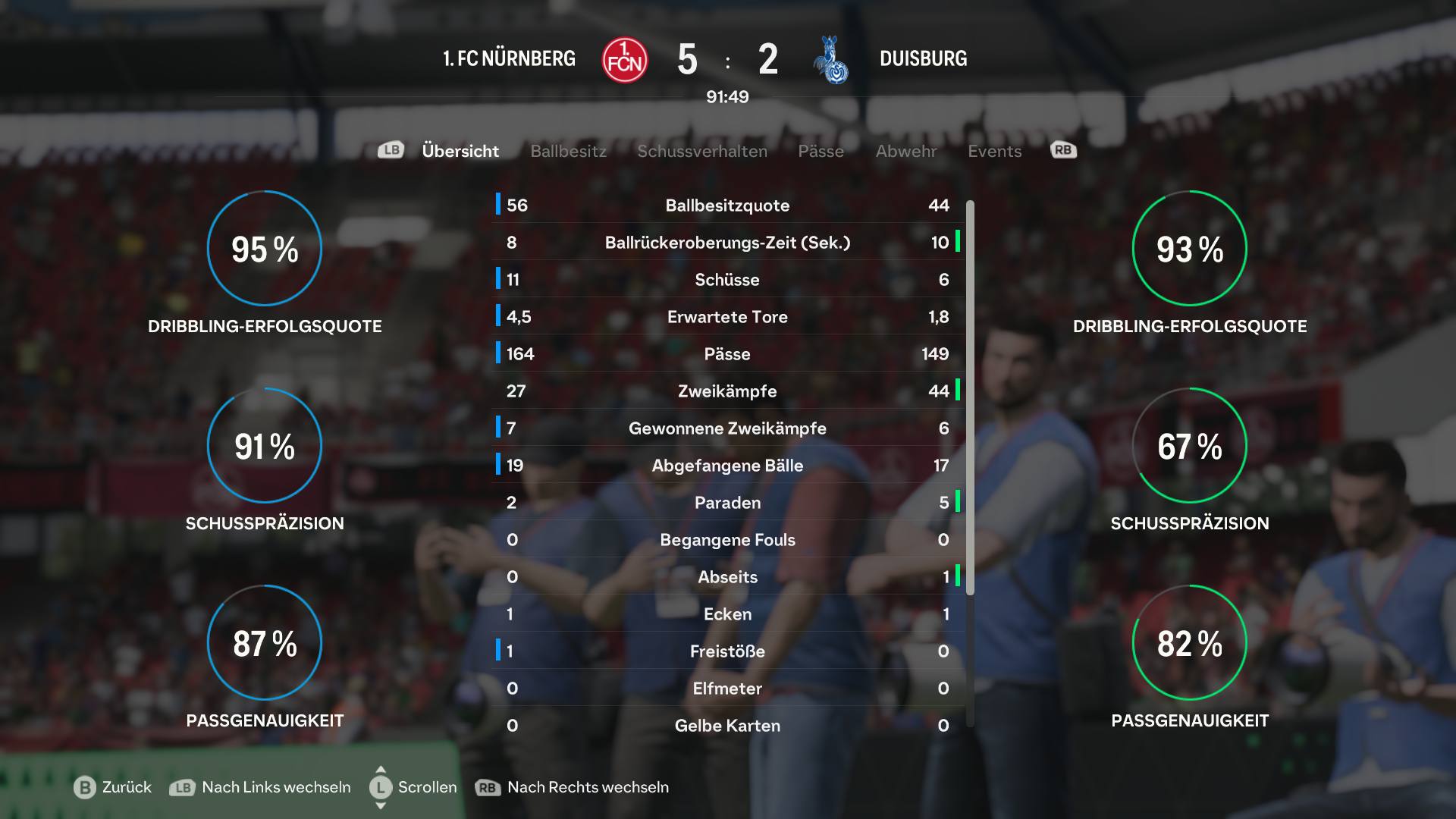This screenshot has height=819, width=1456.
Task: Go back with Zurück
Action: click(x=113, y=787)
